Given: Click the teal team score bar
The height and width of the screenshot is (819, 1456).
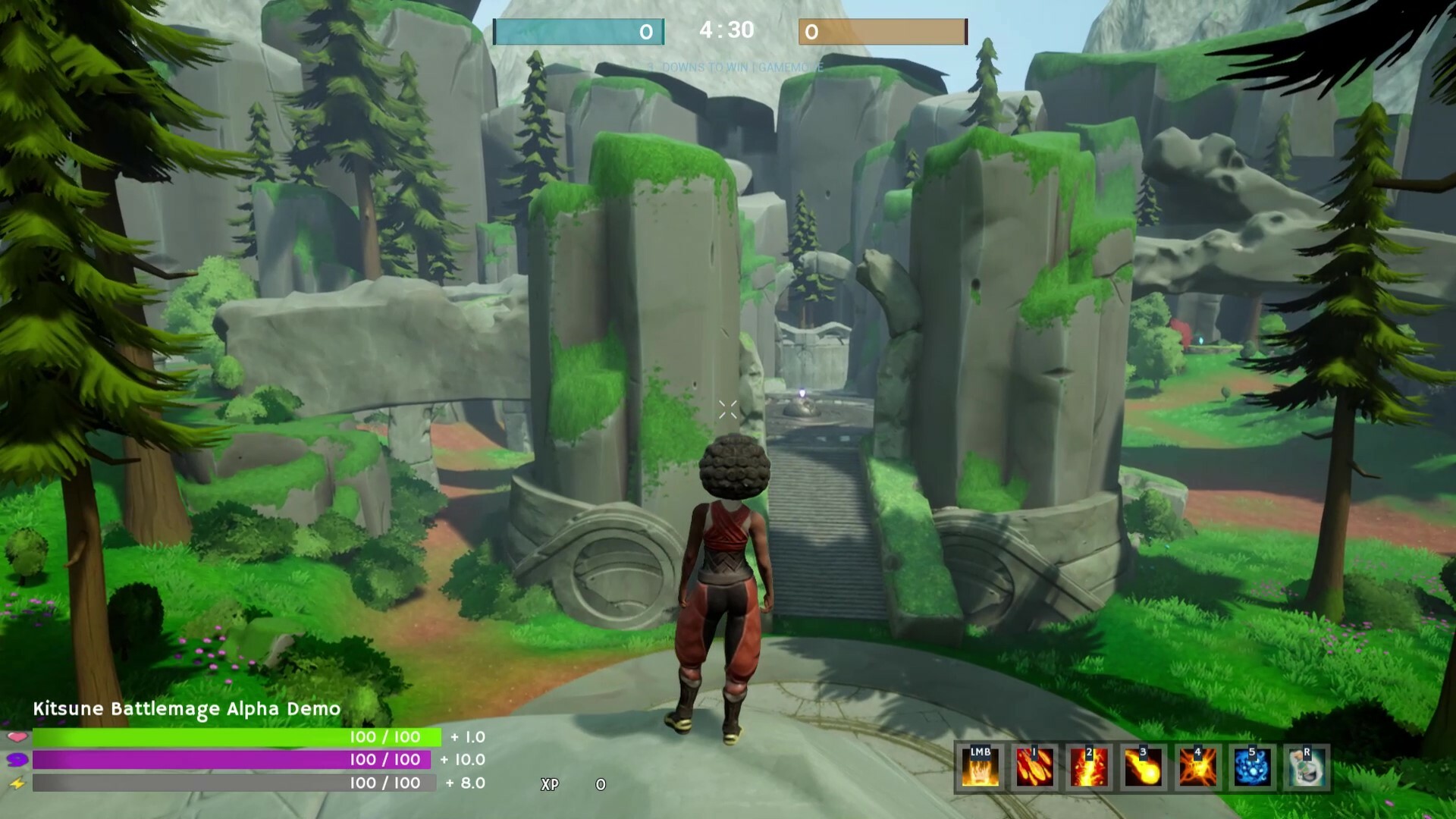Looking at the screenshot, I should 578,31.
